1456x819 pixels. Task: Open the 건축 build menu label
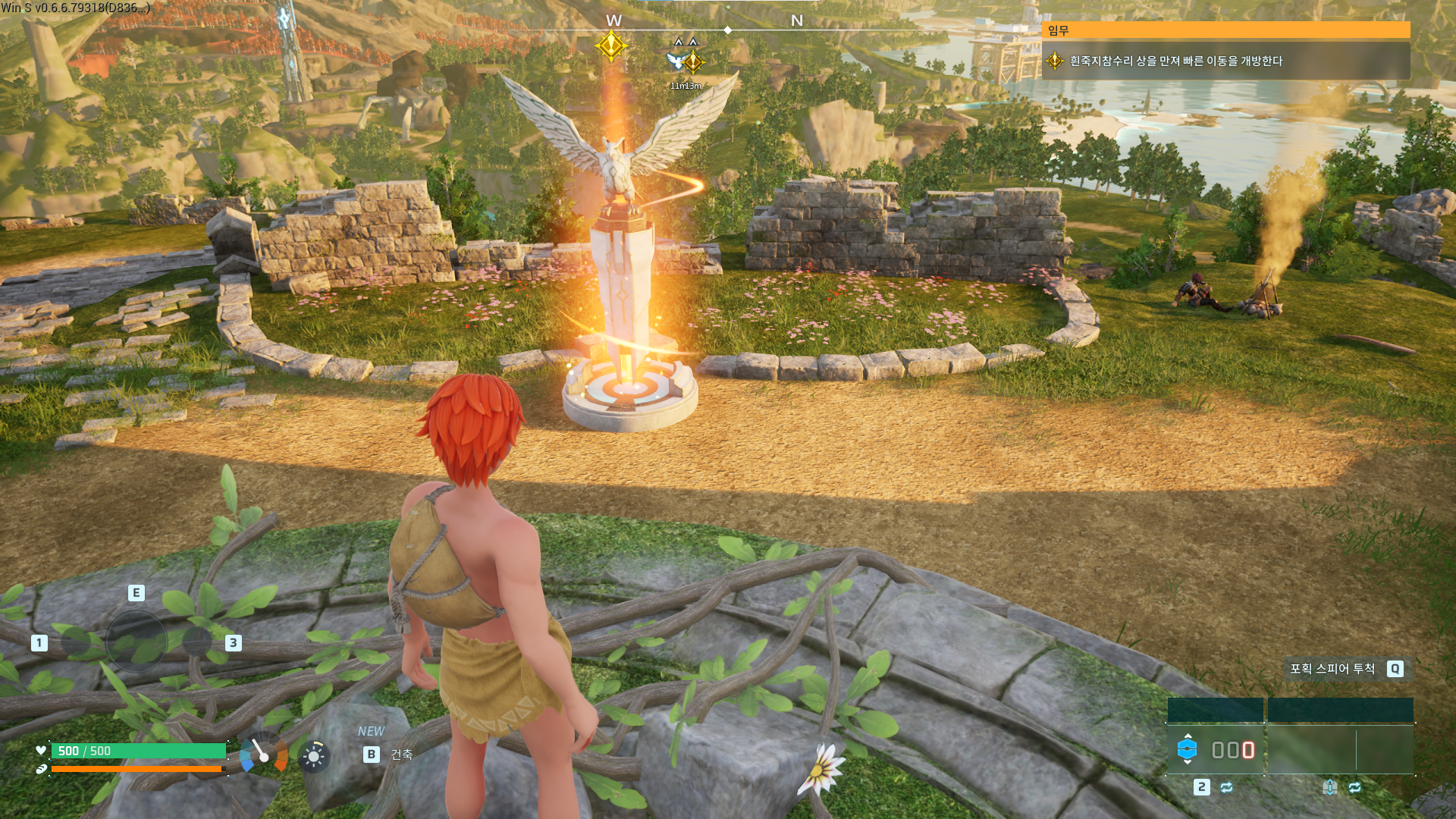(401, 755)
